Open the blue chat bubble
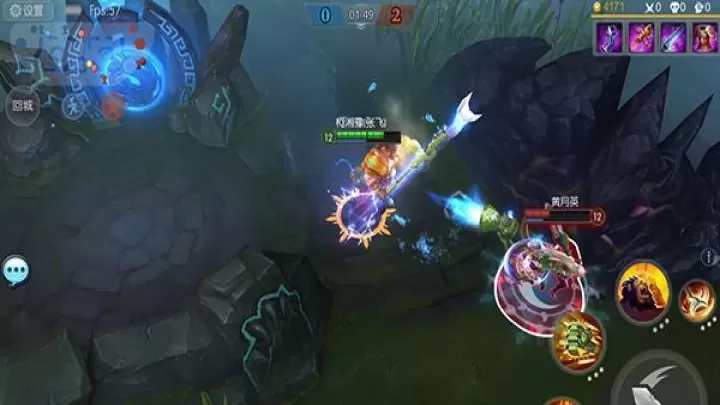This screenshot has height=405, width=720. 16,269
